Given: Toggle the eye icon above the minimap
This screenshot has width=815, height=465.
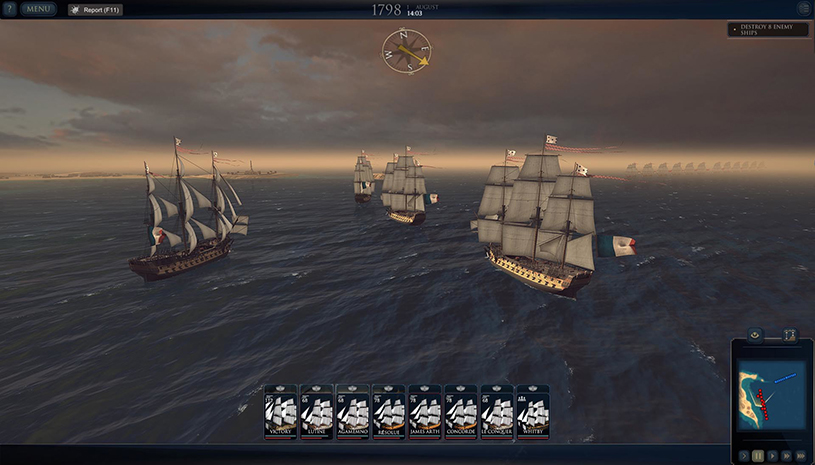Looking at the screenshot, I should 756,334.
